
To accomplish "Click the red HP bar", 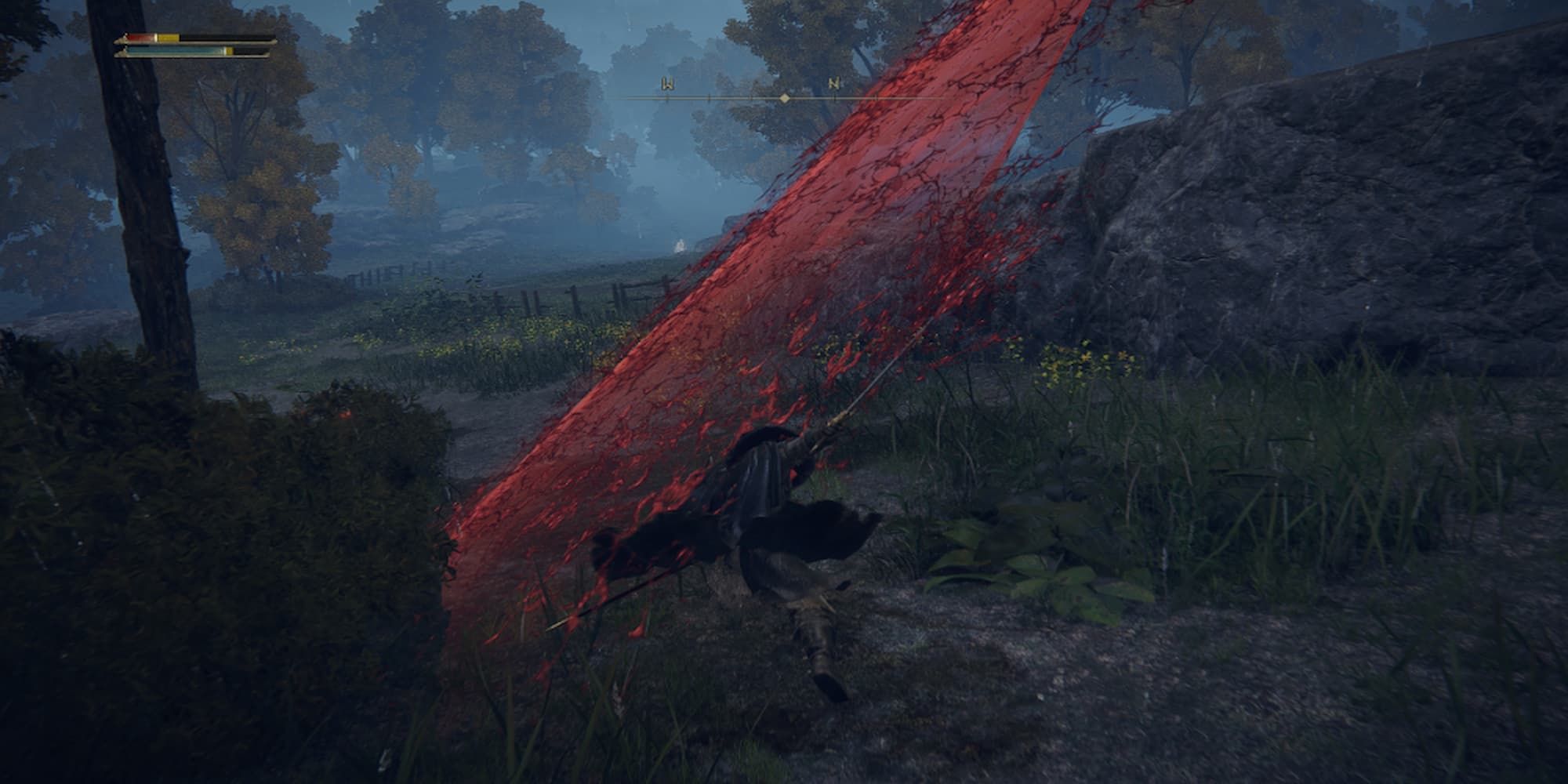I will pyautogui.click(x=140, y=36).
